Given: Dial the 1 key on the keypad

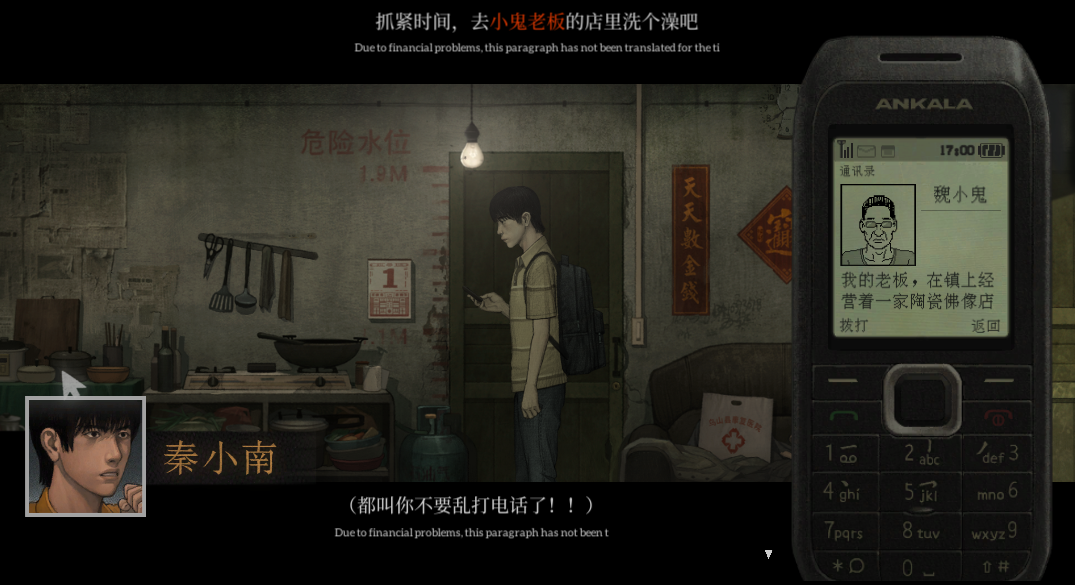Looking at the screenshot, I should click(x=840, y=453).
